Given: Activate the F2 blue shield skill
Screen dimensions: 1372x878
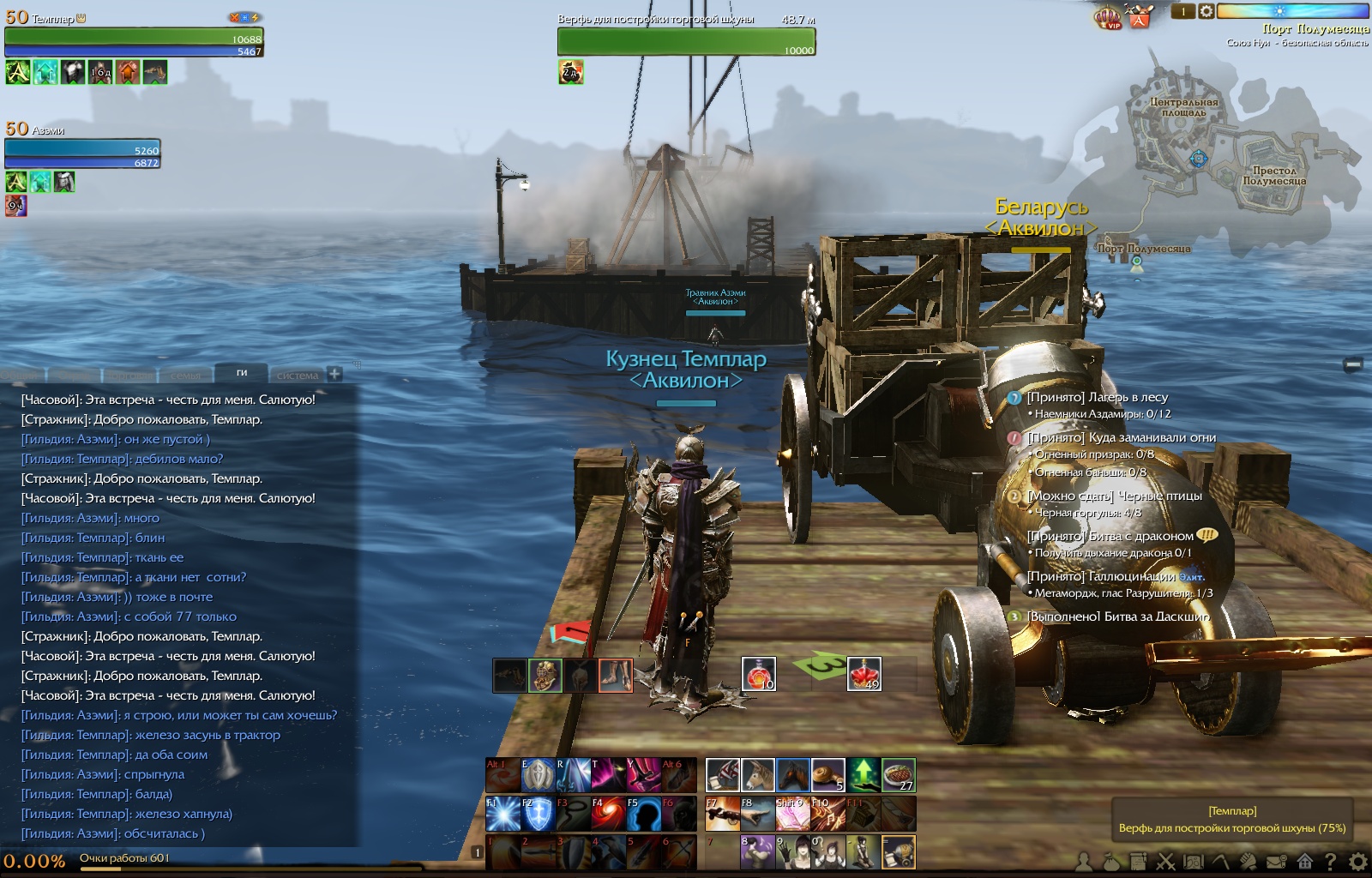Looking at the screenshot, I should point(538,814).
